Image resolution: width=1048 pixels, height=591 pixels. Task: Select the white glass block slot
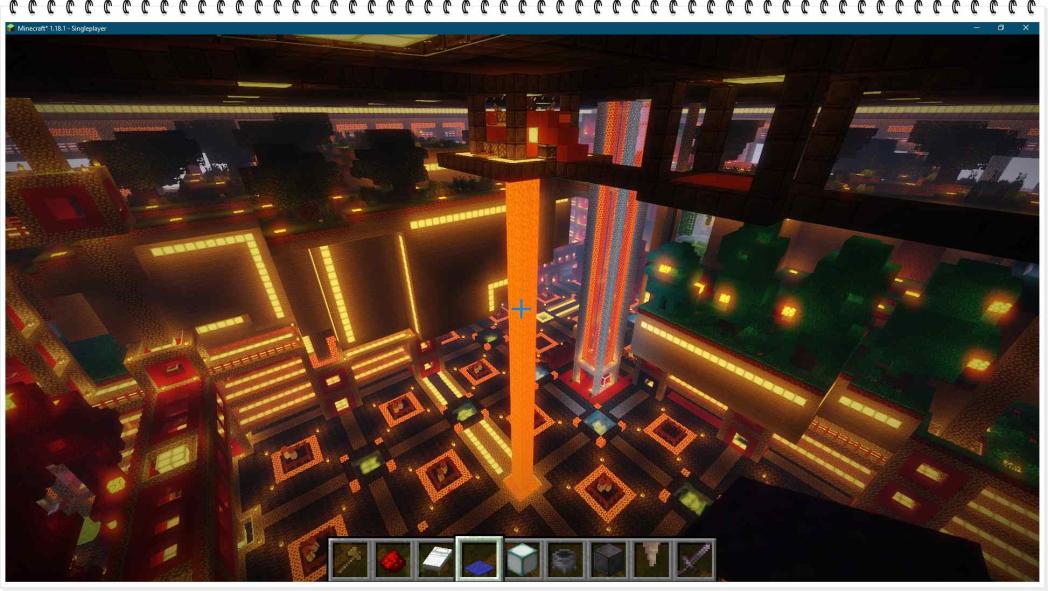[522, 560]
